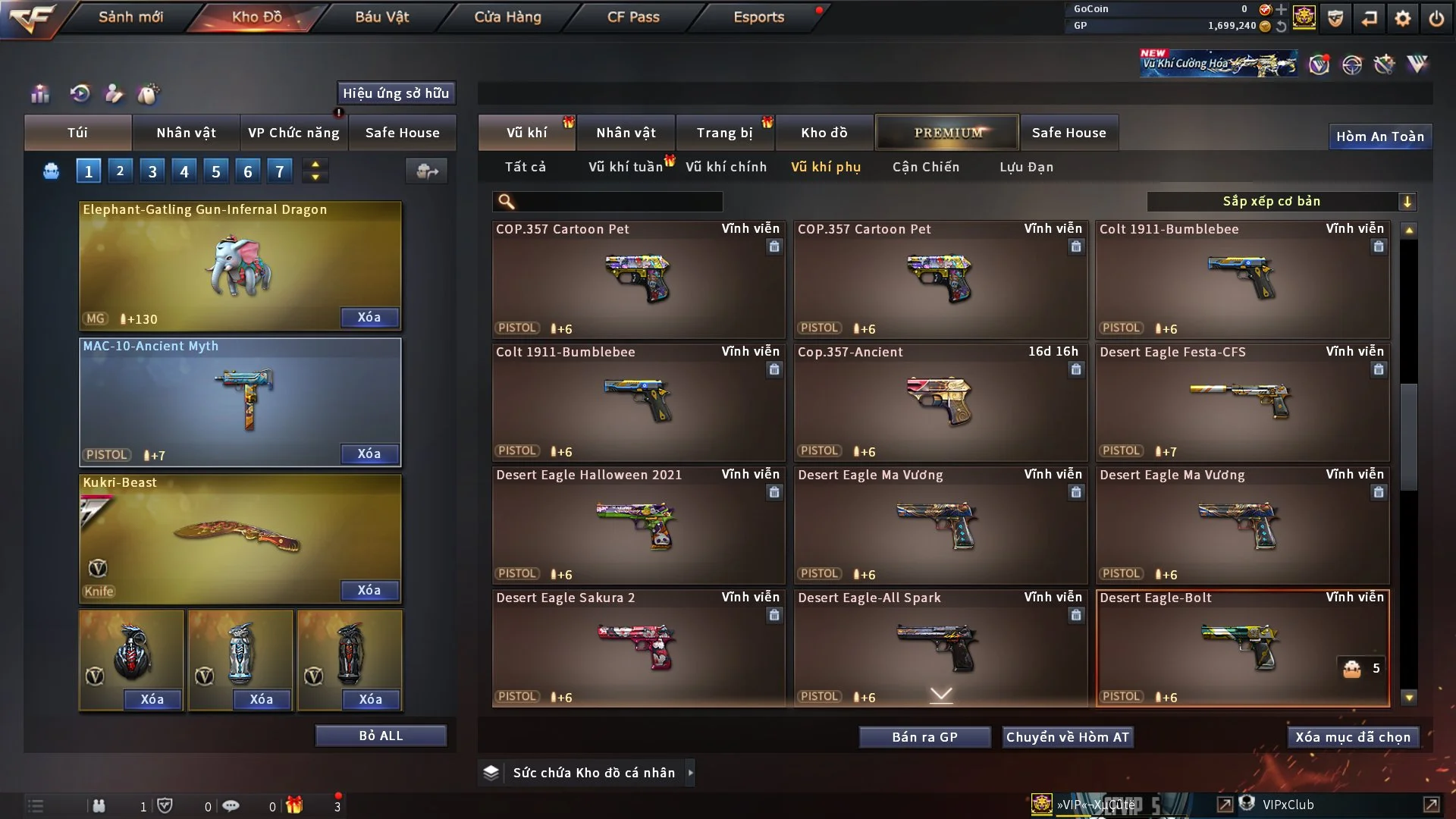This screenshot has height=819, width=1456.
Task: Delete selected items with Xóa mục đã chọn
Action: pos(1352,737)
